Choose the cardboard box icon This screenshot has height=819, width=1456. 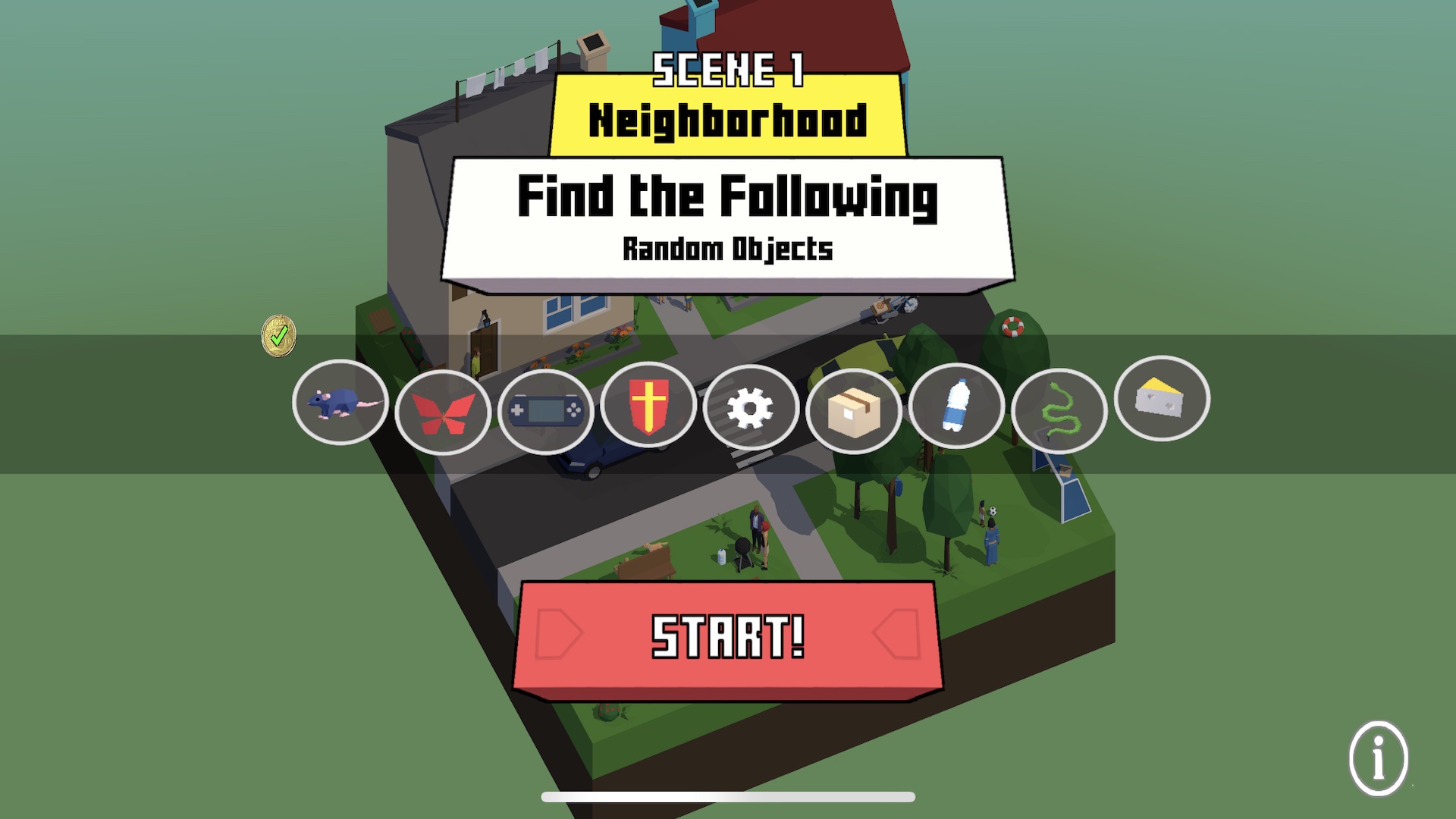854,412
